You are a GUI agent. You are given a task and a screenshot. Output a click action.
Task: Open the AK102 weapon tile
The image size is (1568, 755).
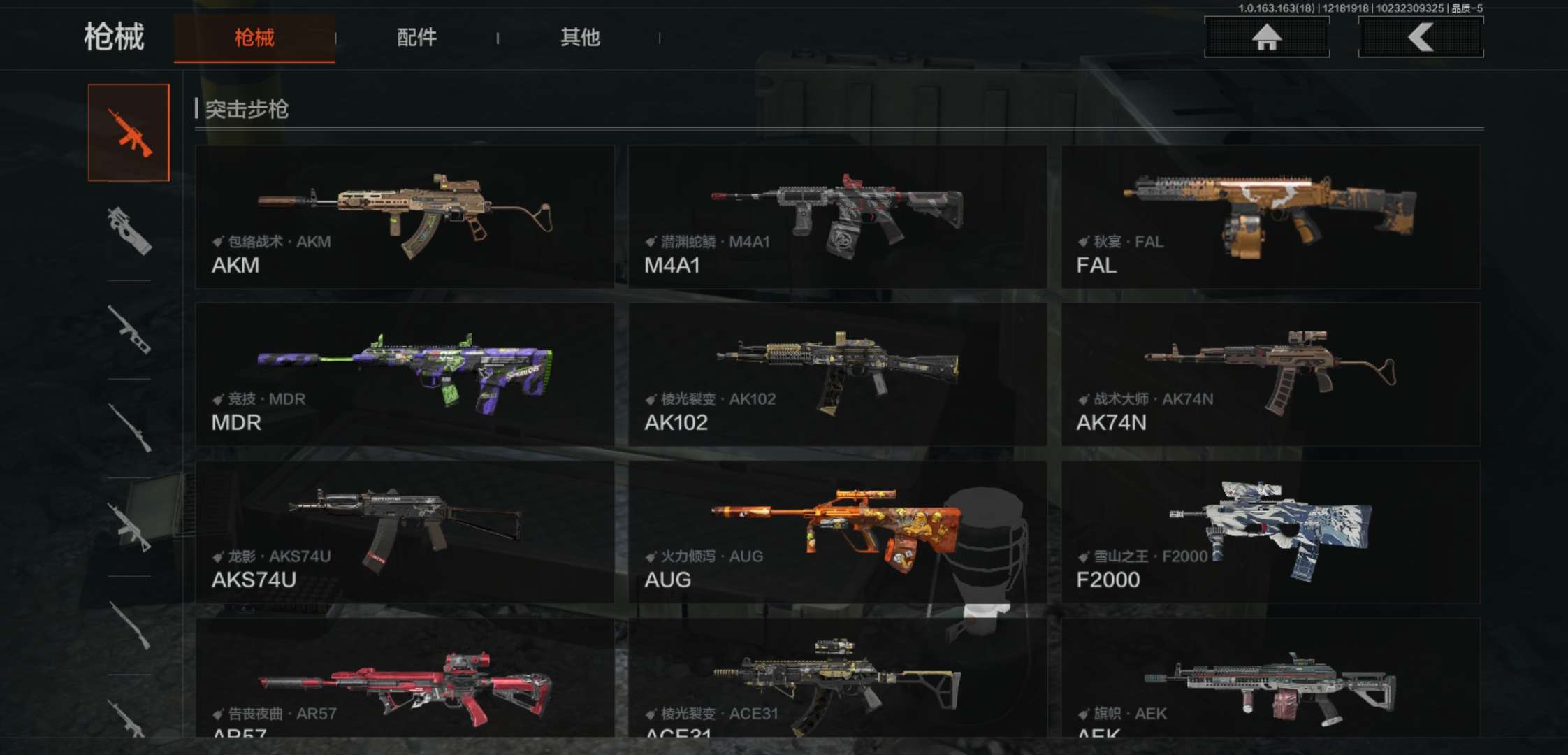click(837, 374)
